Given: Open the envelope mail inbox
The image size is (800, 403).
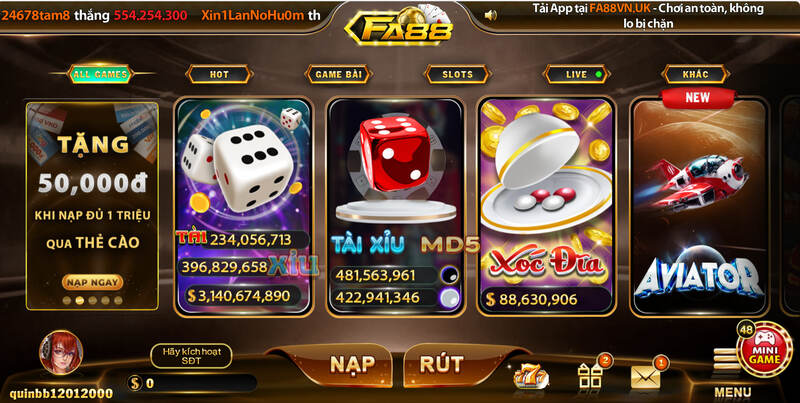Looking at the screenshot, I should (646, 376).
